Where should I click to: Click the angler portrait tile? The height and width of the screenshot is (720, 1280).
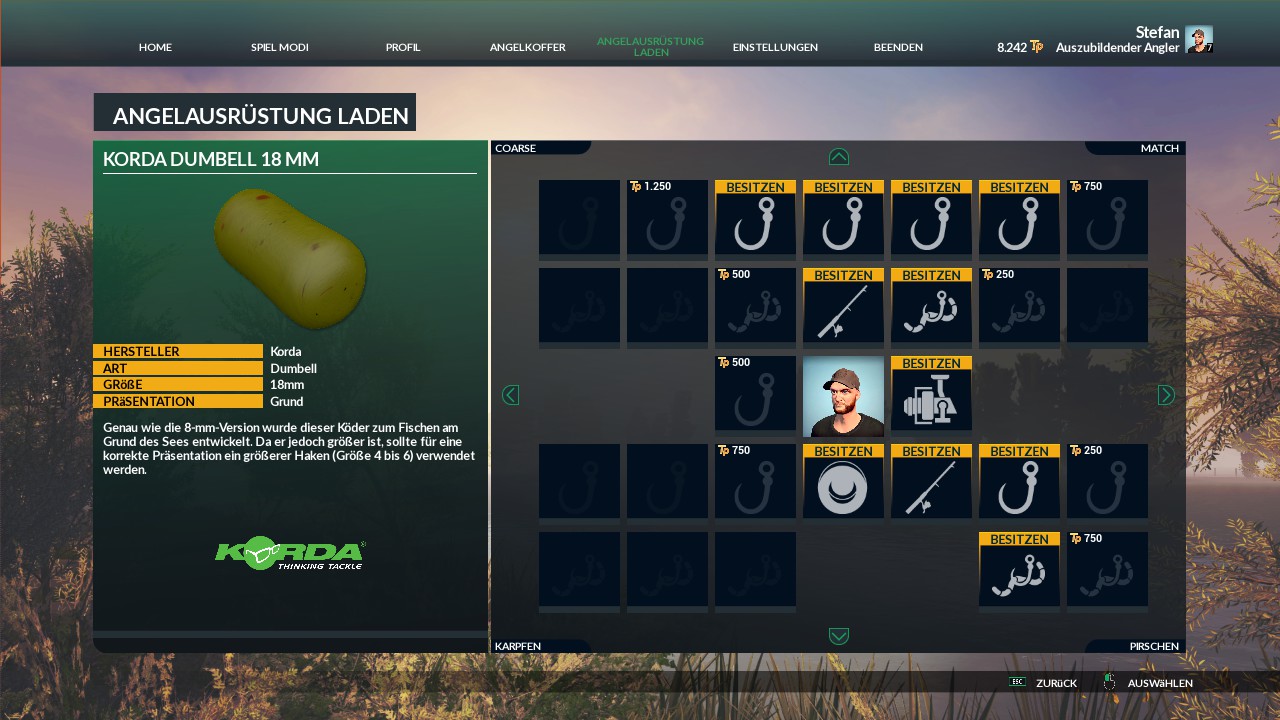[x=843, y=397]
